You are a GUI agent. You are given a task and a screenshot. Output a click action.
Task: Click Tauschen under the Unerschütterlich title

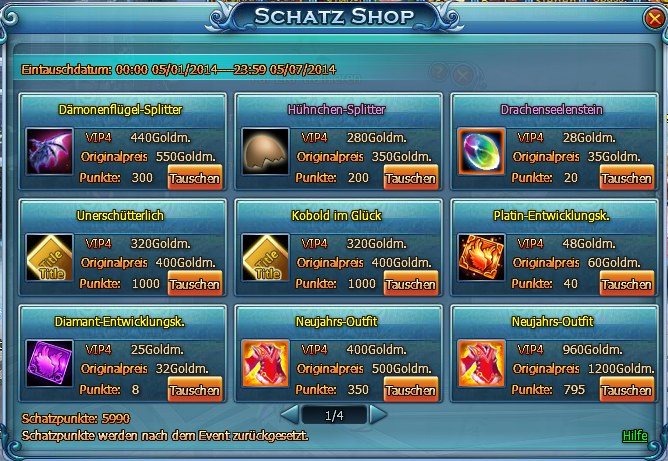point(195,284)
